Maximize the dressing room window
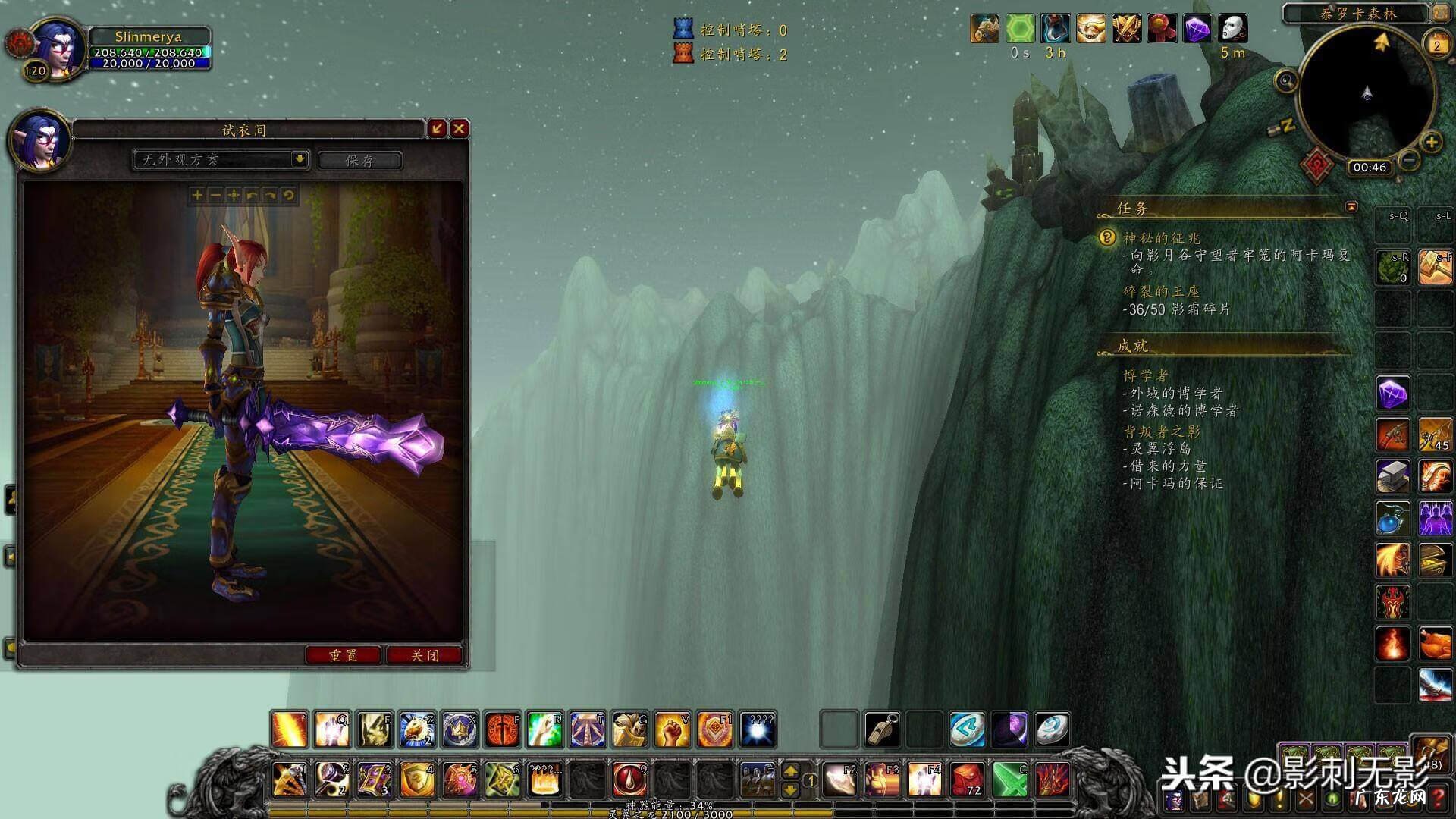 pyautogui.click(x=437, y=129)
